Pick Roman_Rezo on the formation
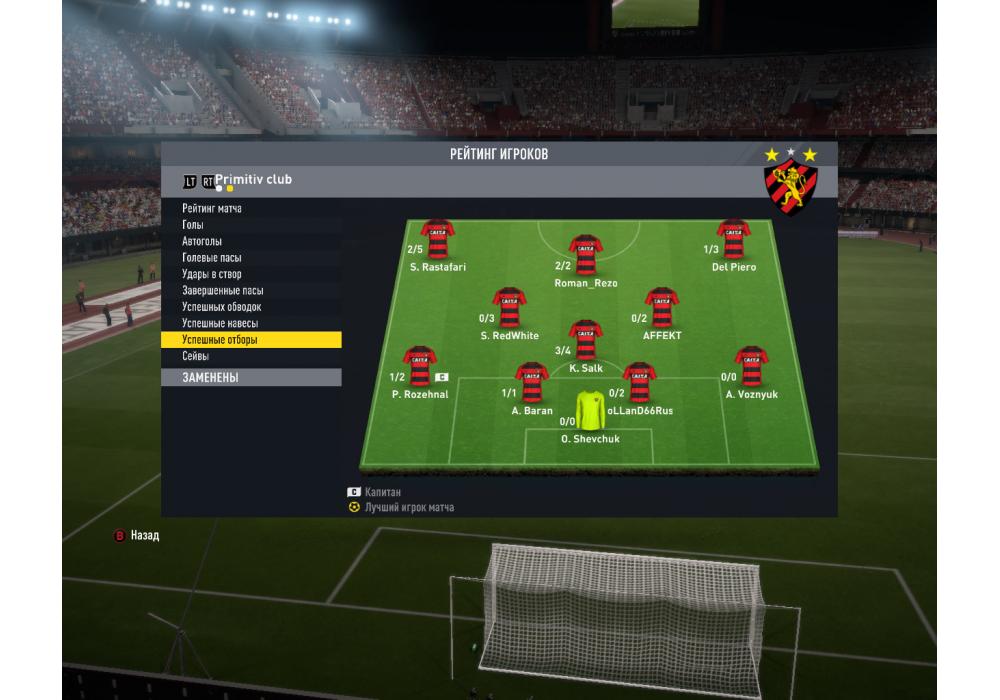 pos(585,256)
